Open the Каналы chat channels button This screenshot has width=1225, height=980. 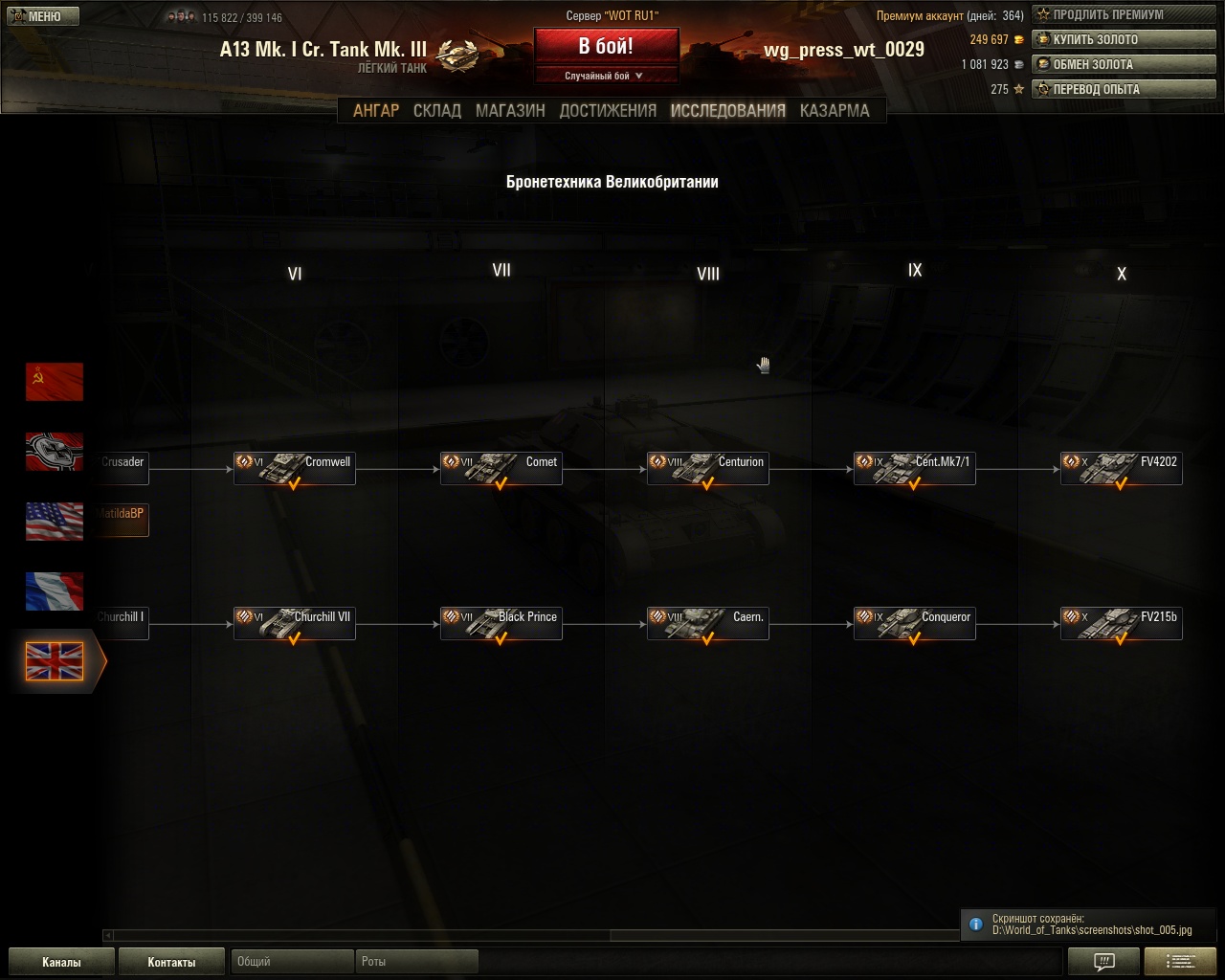61,962
